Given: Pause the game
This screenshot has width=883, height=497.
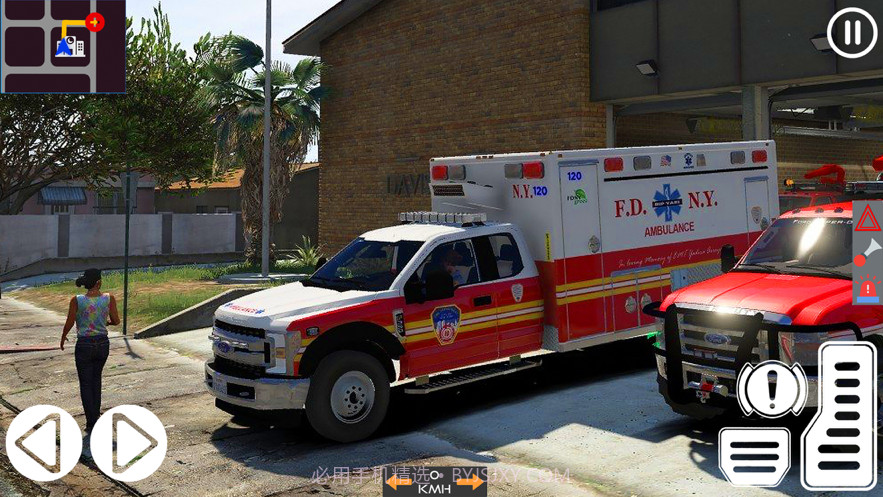Looking at the screenshot, I should pyautogui.click(x=852, y=32).
